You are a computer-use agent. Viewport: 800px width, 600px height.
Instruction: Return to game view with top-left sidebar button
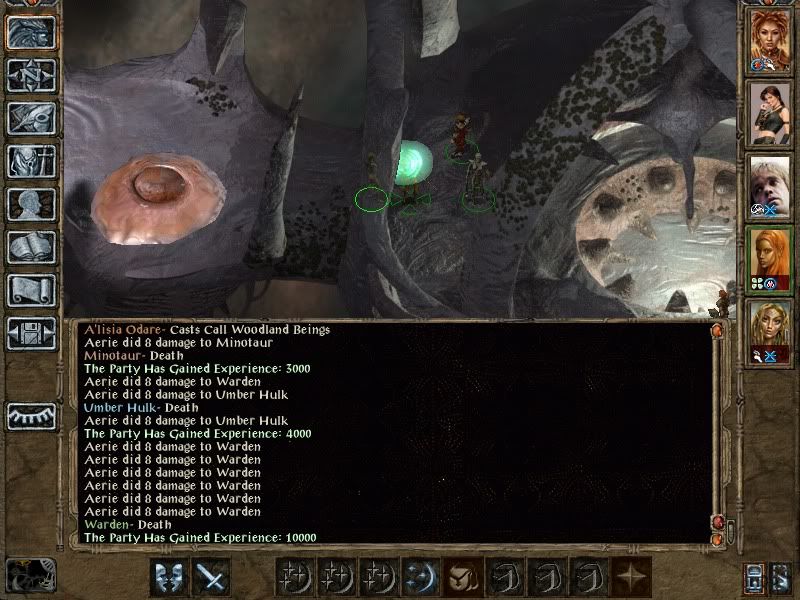31,32
